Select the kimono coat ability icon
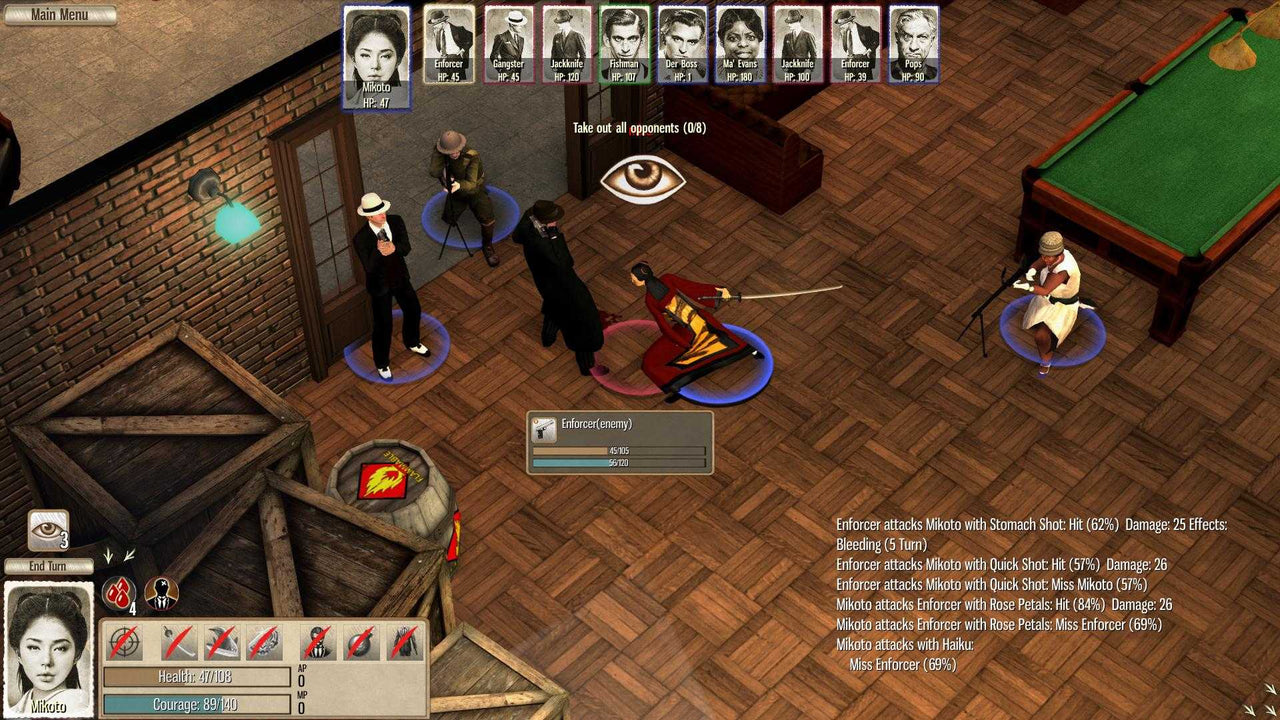Image resolution: width=1280 pixels, height=720 pixels. [x=404, y=642]
